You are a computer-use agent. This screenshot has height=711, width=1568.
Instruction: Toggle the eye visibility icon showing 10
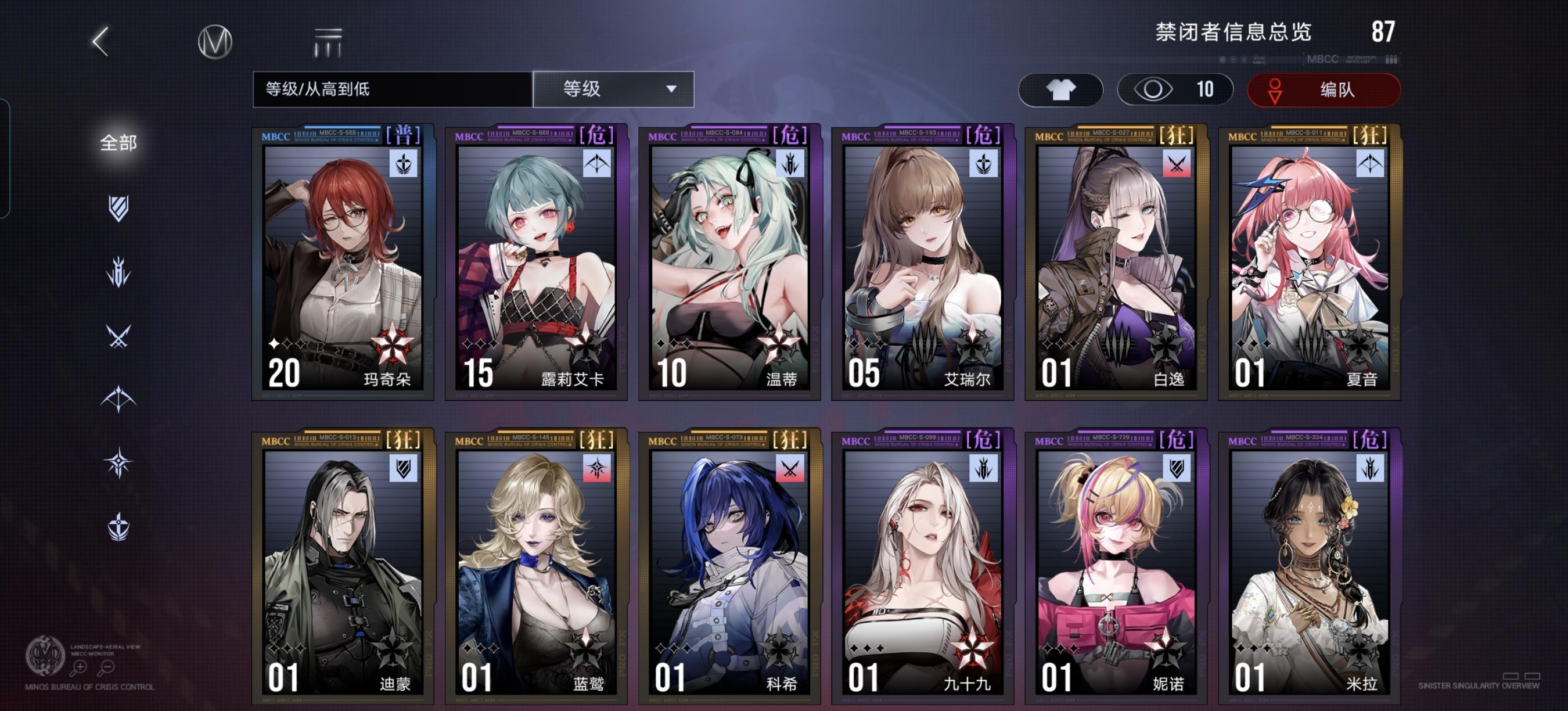click(1175, 89)
